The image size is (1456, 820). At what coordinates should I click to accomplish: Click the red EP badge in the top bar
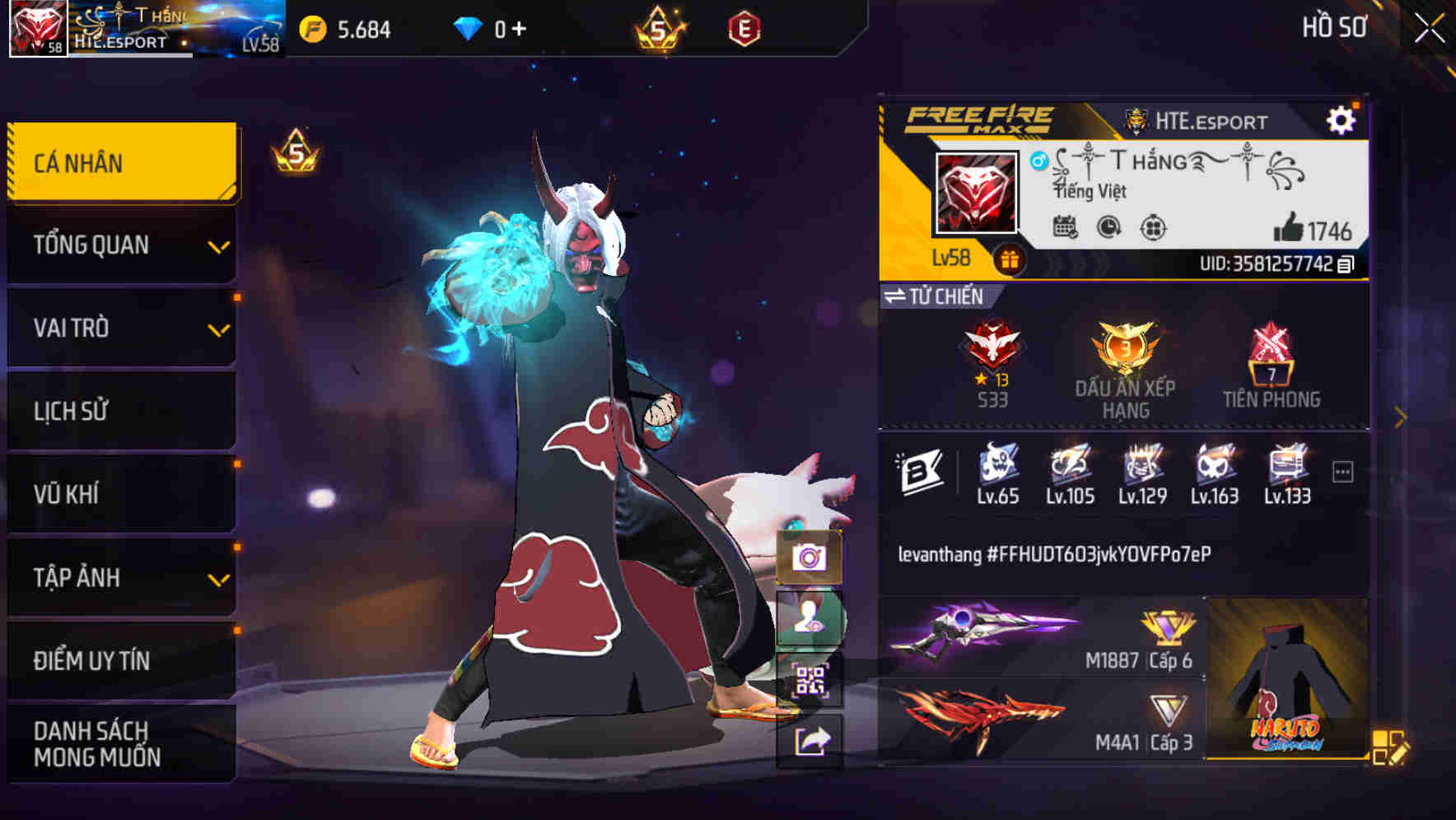[745, 27]
